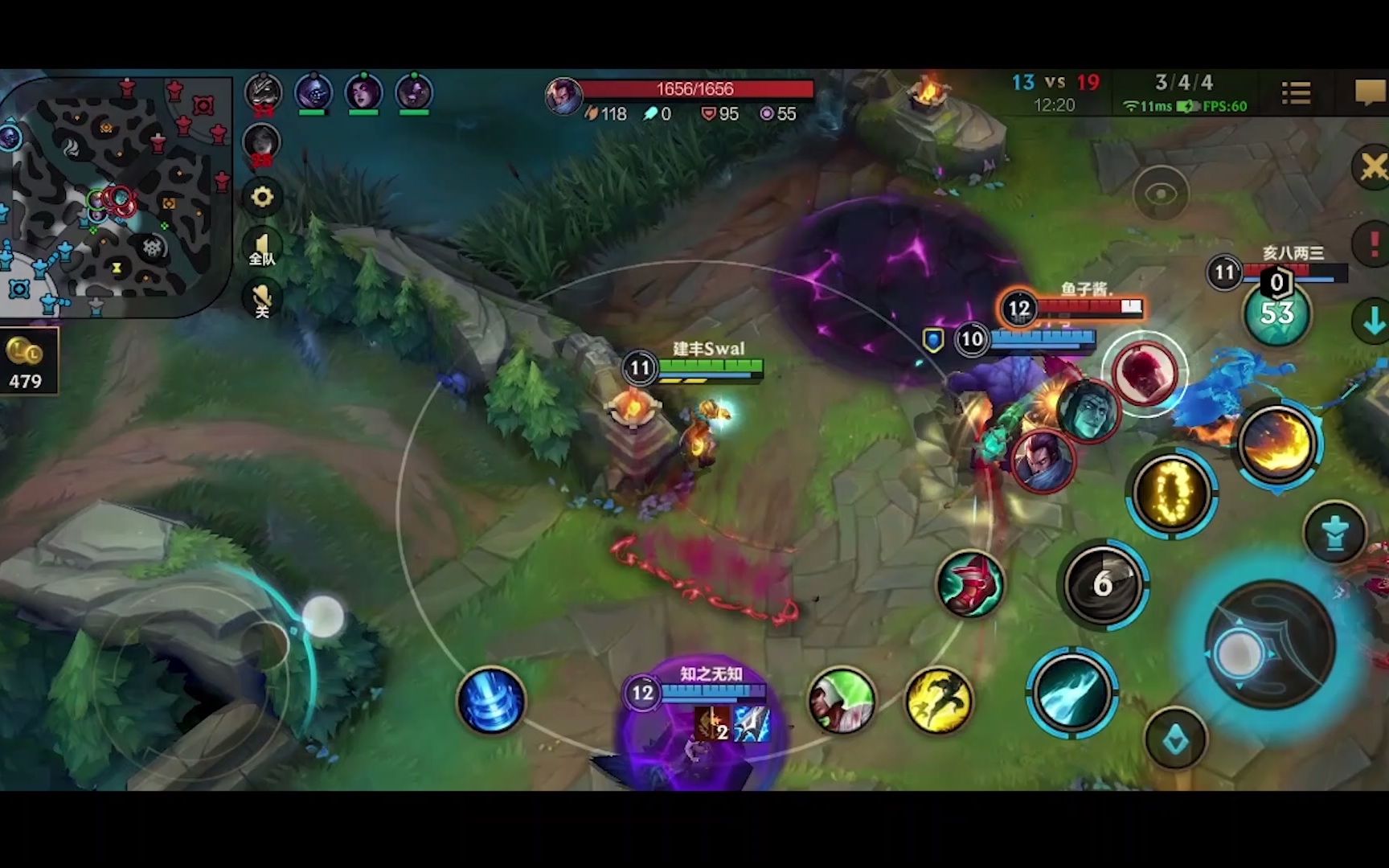The image size is (1389, 868).
Task: Activate the red armored item
Action: (x=970, y=584)
